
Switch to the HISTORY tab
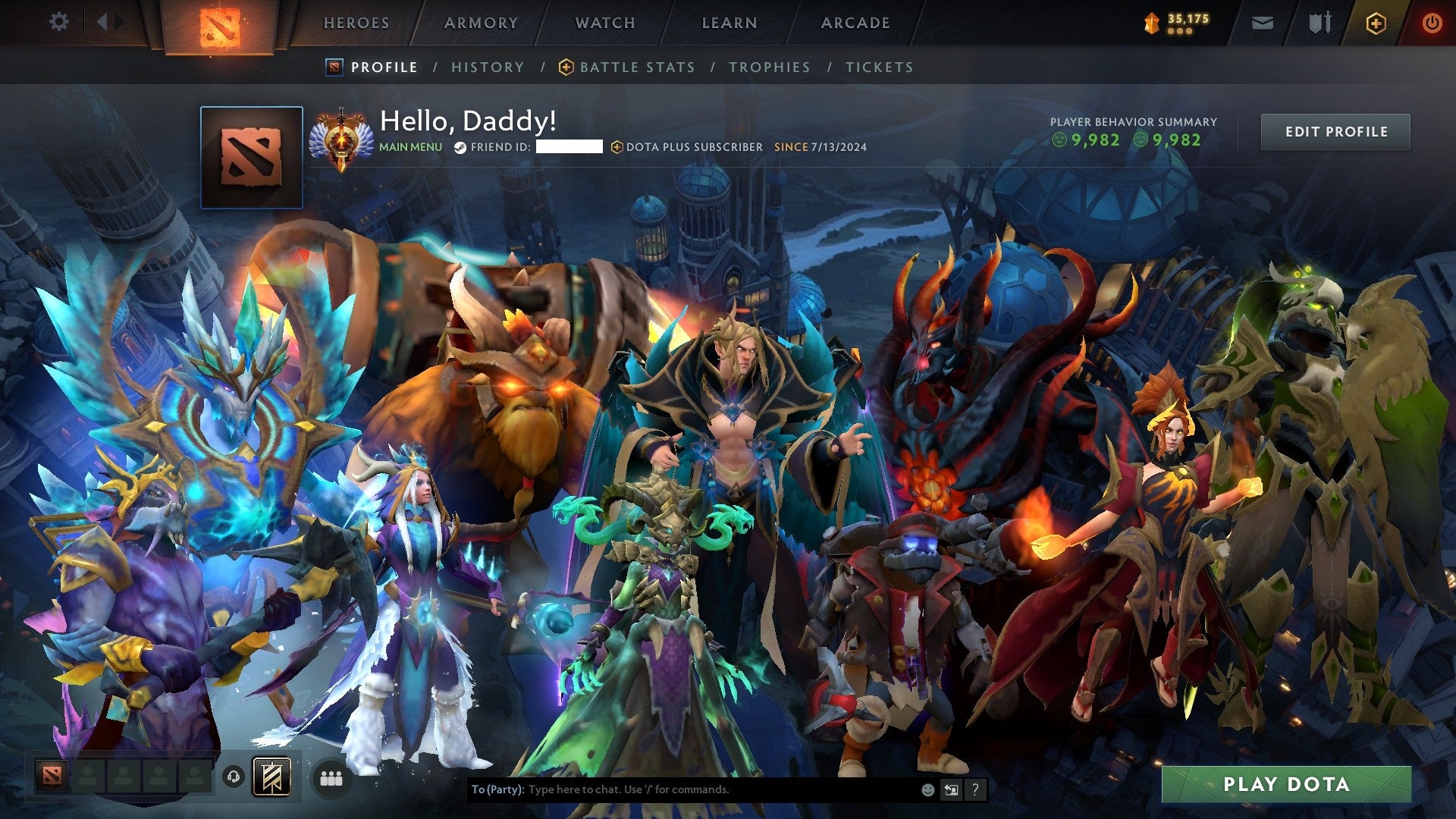point(488,67)
